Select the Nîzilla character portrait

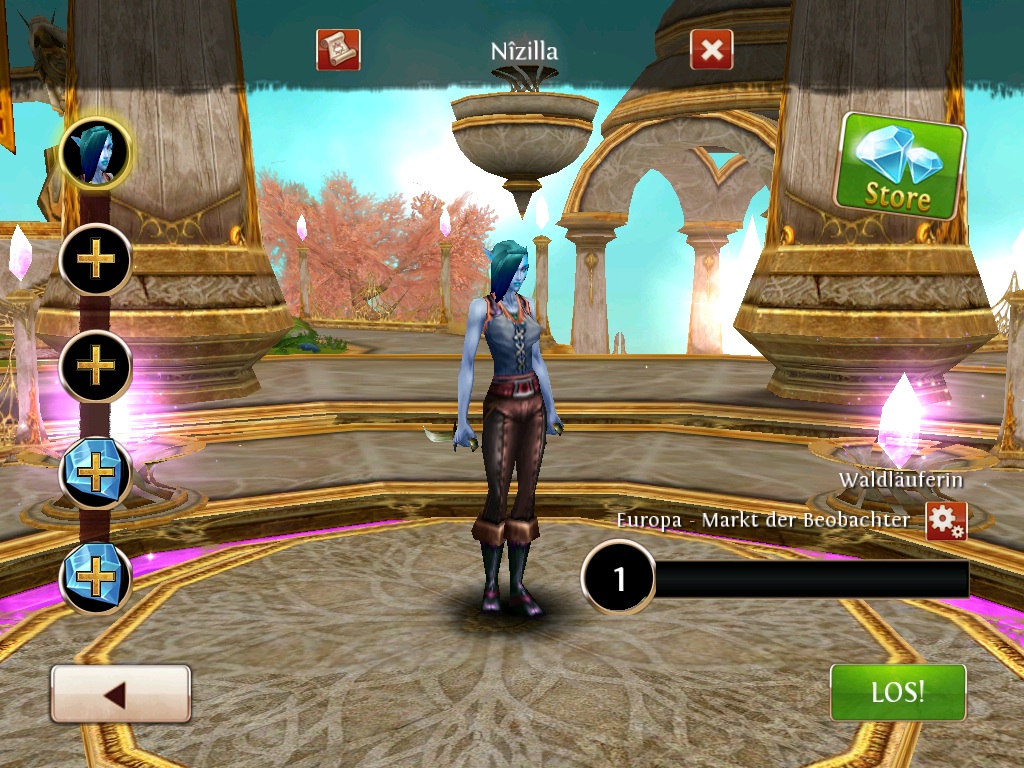click(96, 154)
